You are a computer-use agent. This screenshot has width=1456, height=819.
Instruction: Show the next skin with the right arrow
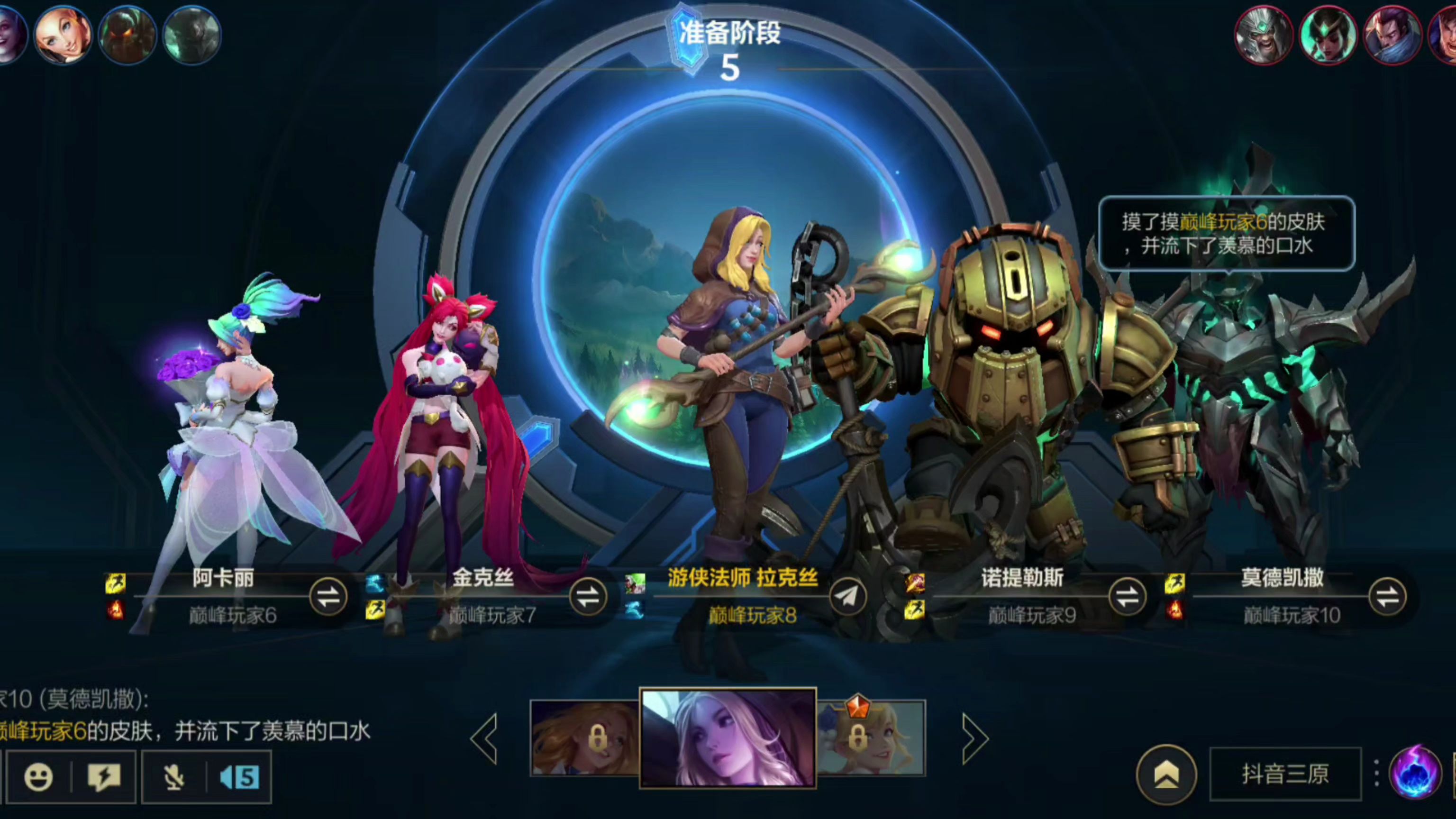pyautogui.click(x=974, y=738)
